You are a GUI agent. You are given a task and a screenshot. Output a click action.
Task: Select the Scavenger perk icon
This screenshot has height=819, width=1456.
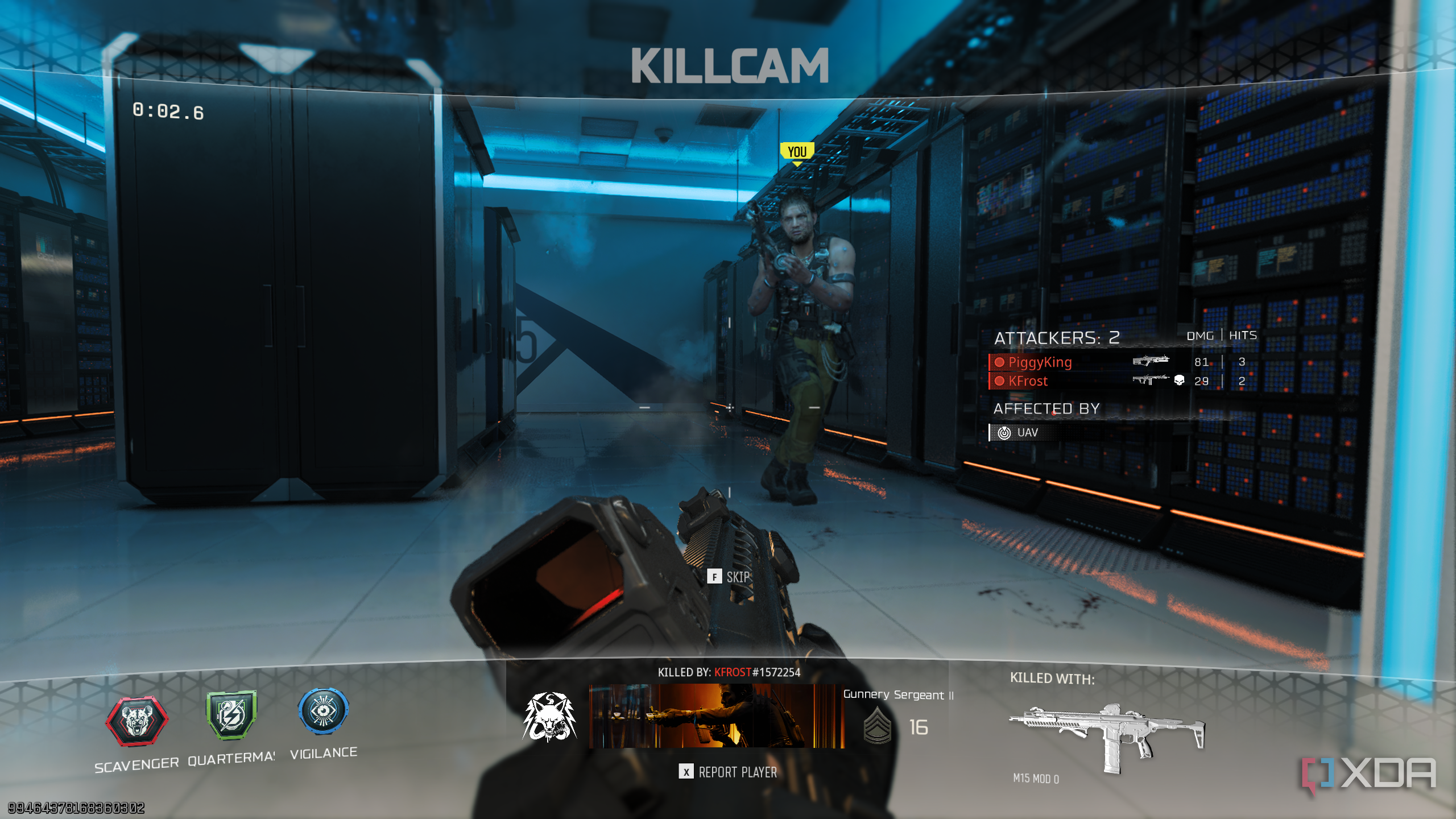(136, 720)
